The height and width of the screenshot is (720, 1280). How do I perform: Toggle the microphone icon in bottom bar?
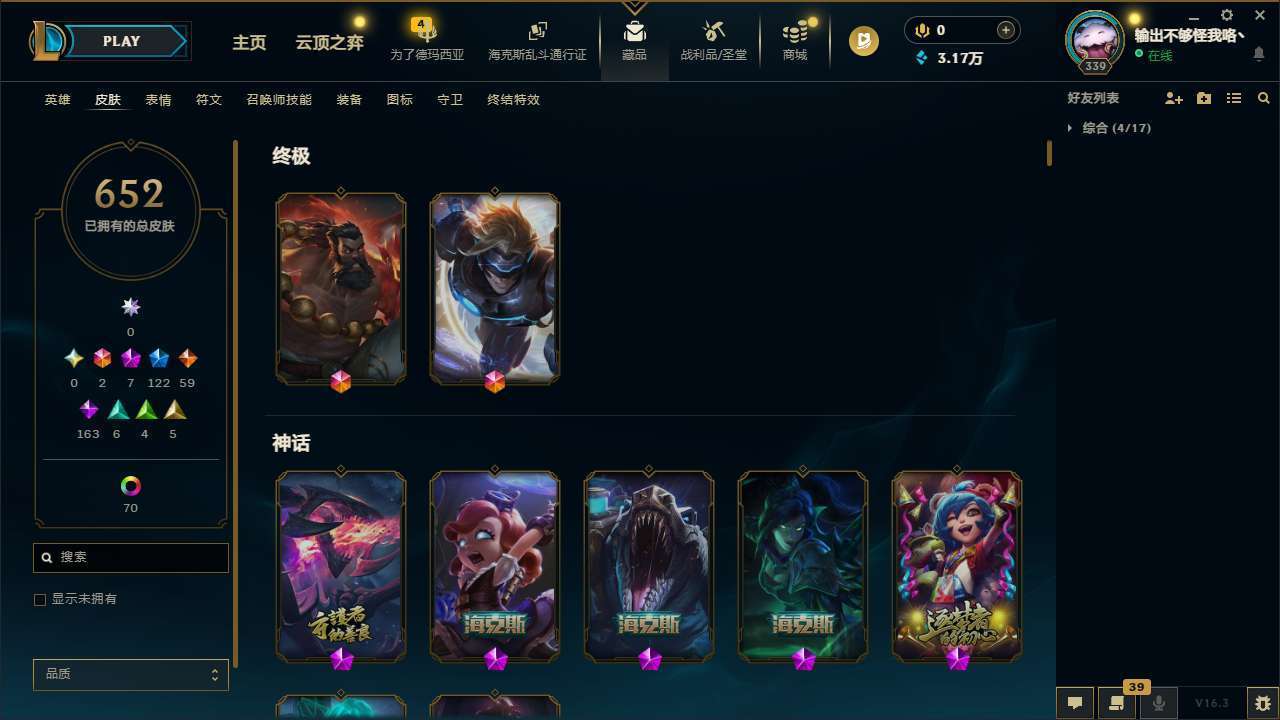point(1158,702)
